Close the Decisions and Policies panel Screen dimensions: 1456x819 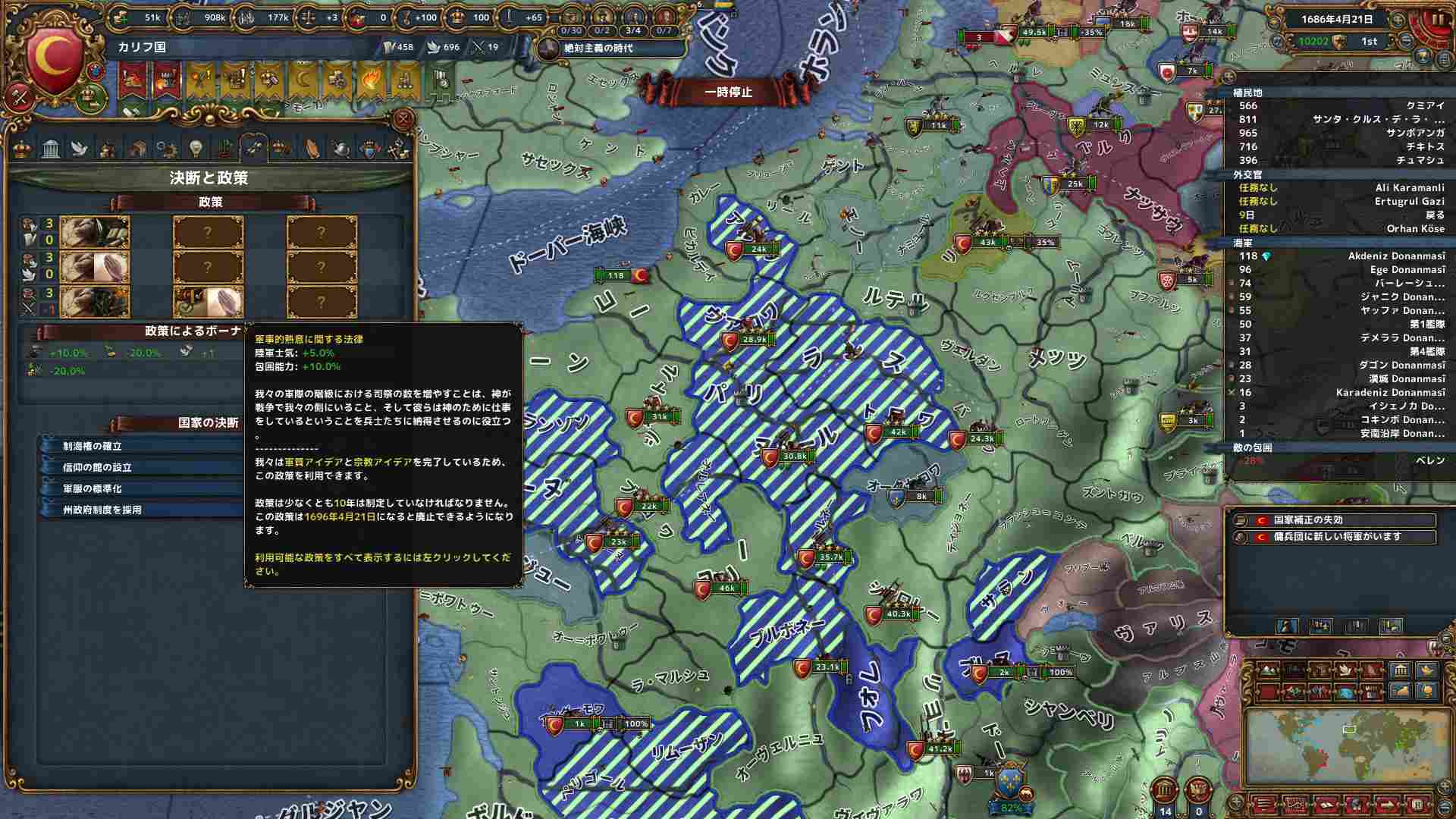point(403,119)
